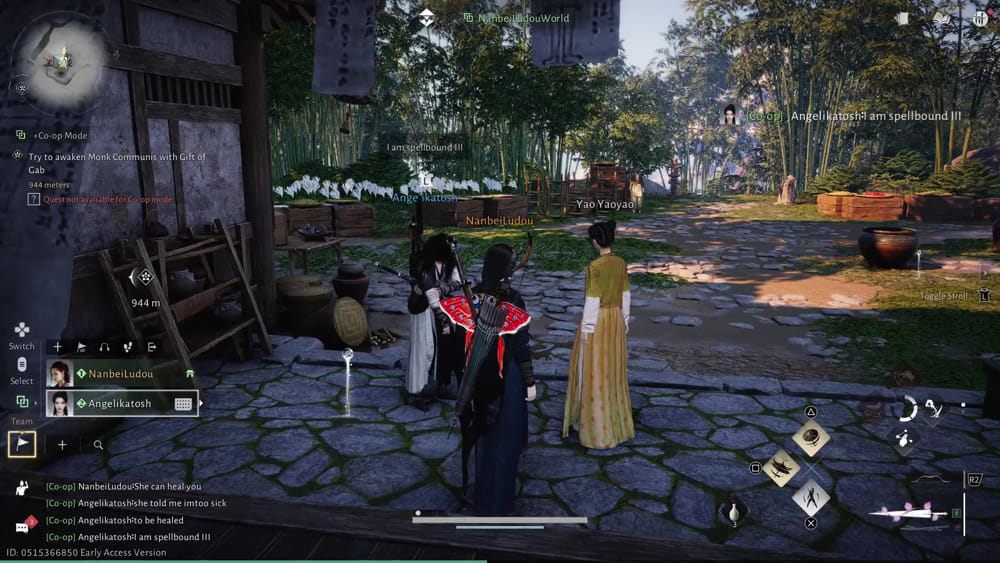Open the round menu icon with red dot
This screenshot has height=563, width=1000.
click(x=979, y=18)
